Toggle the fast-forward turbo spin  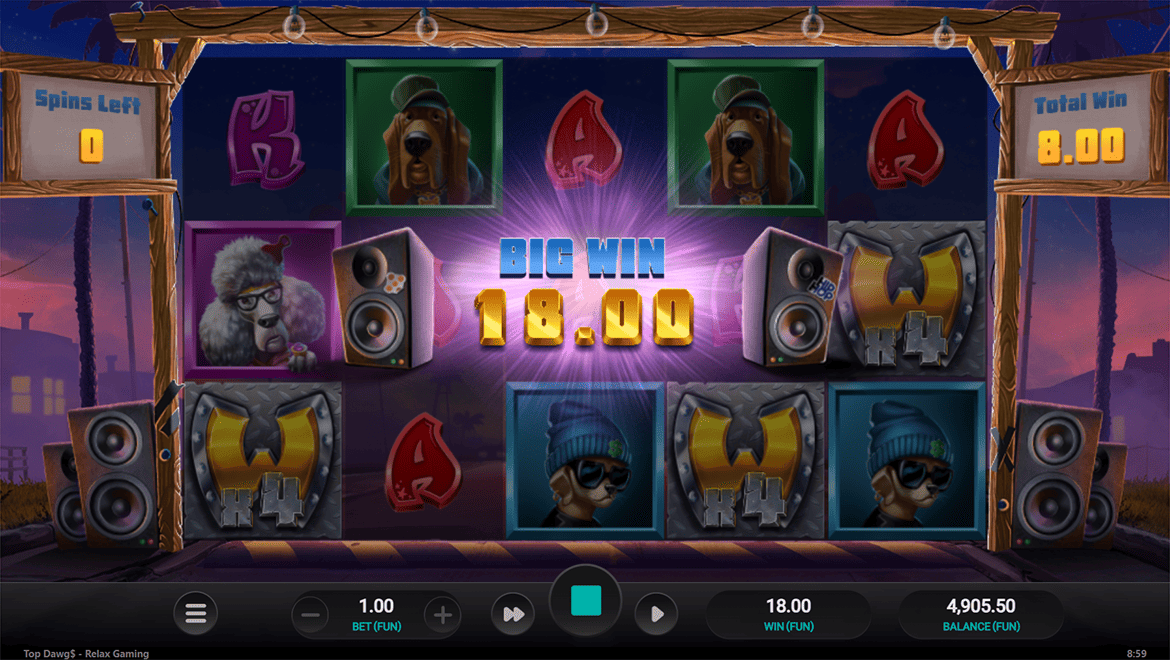(513, 614)
